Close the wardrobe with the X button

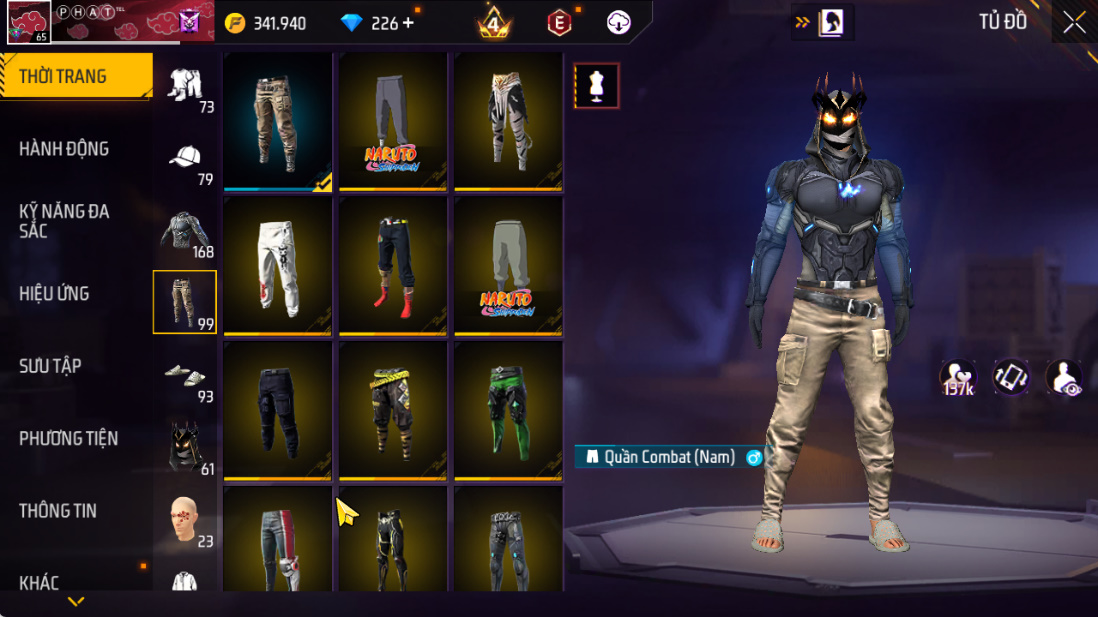(x=1074, y=23)
